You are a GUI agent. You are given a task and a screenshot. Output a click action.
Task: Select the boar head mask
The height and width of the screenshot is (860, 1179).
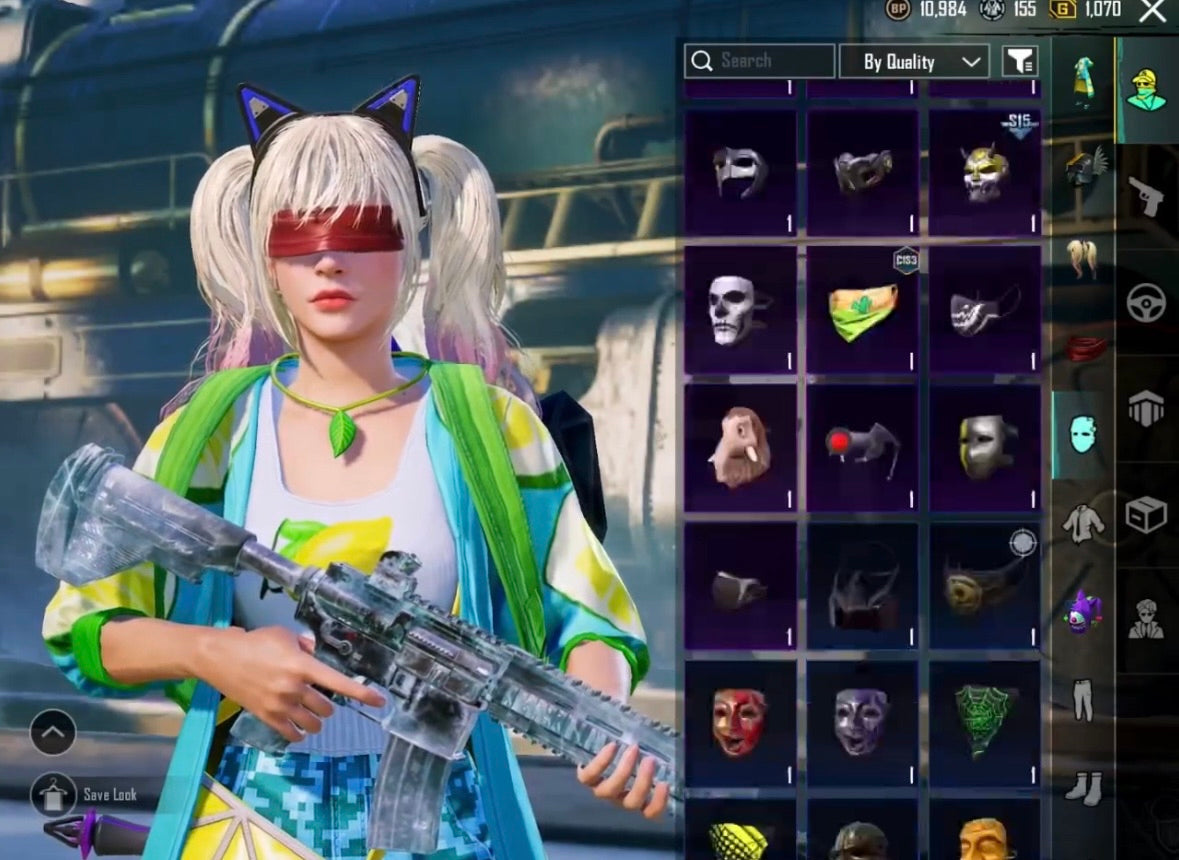click(740, 448)
